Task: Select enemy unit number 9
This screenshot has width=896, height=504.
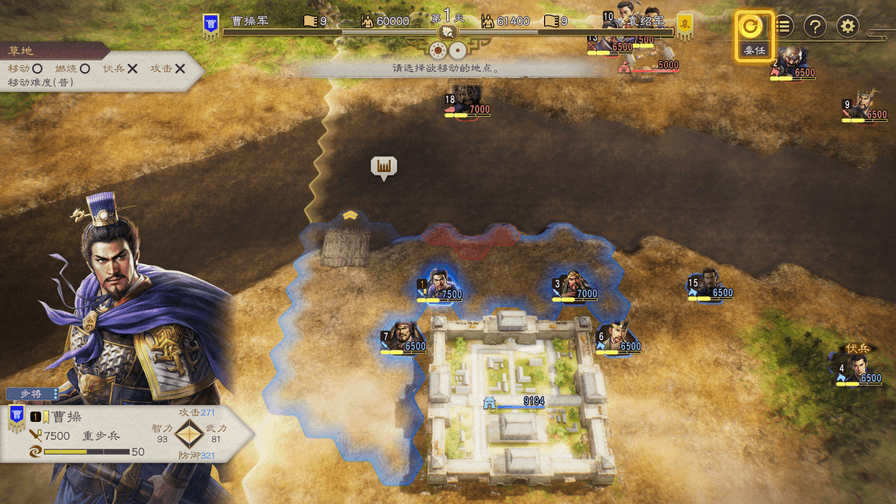Action: (x=864, y=104)
